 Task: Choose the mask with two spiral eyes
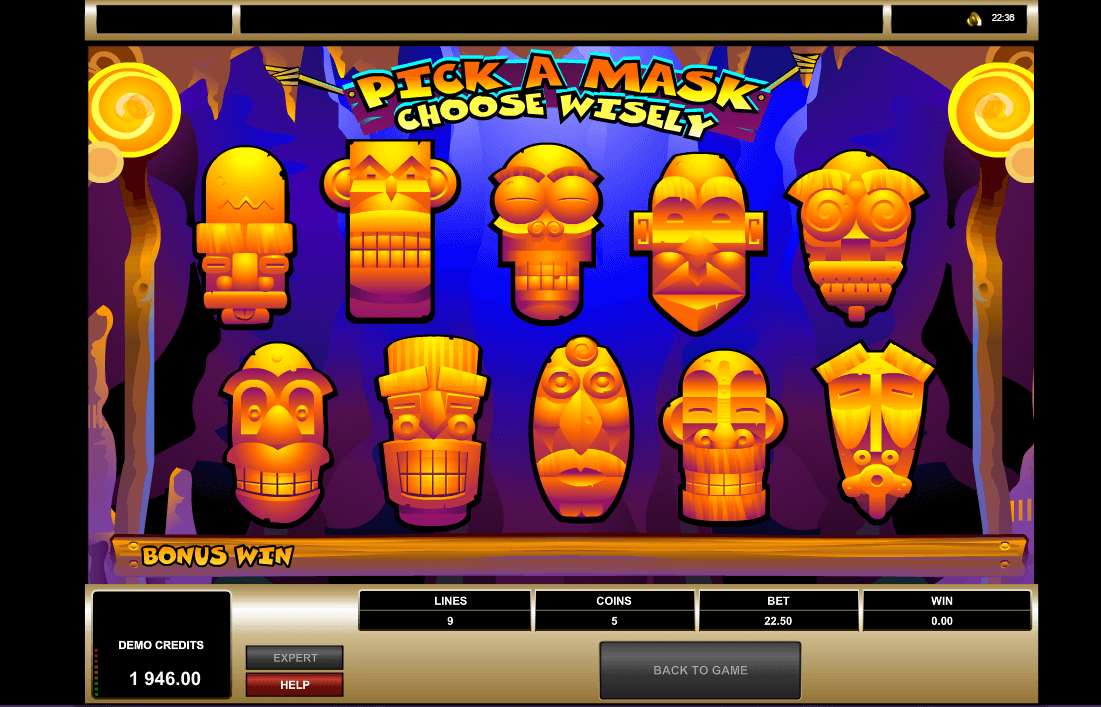point(856,234)
